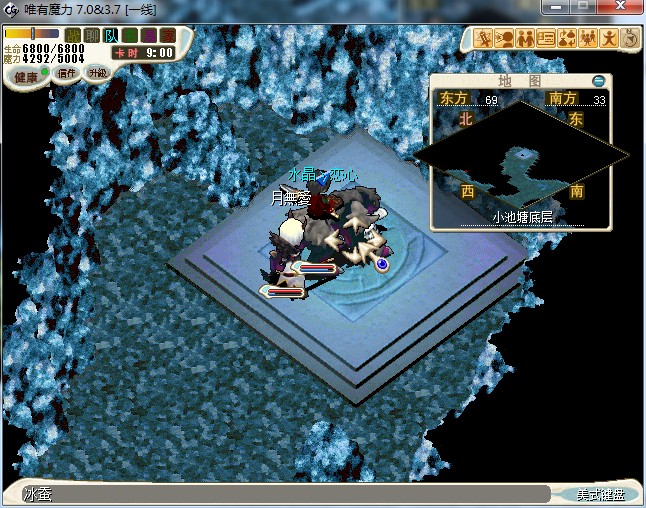Click the talking head icon
Image resolution: width=646 pixels, height=508 pixels.
click(504, 39)
